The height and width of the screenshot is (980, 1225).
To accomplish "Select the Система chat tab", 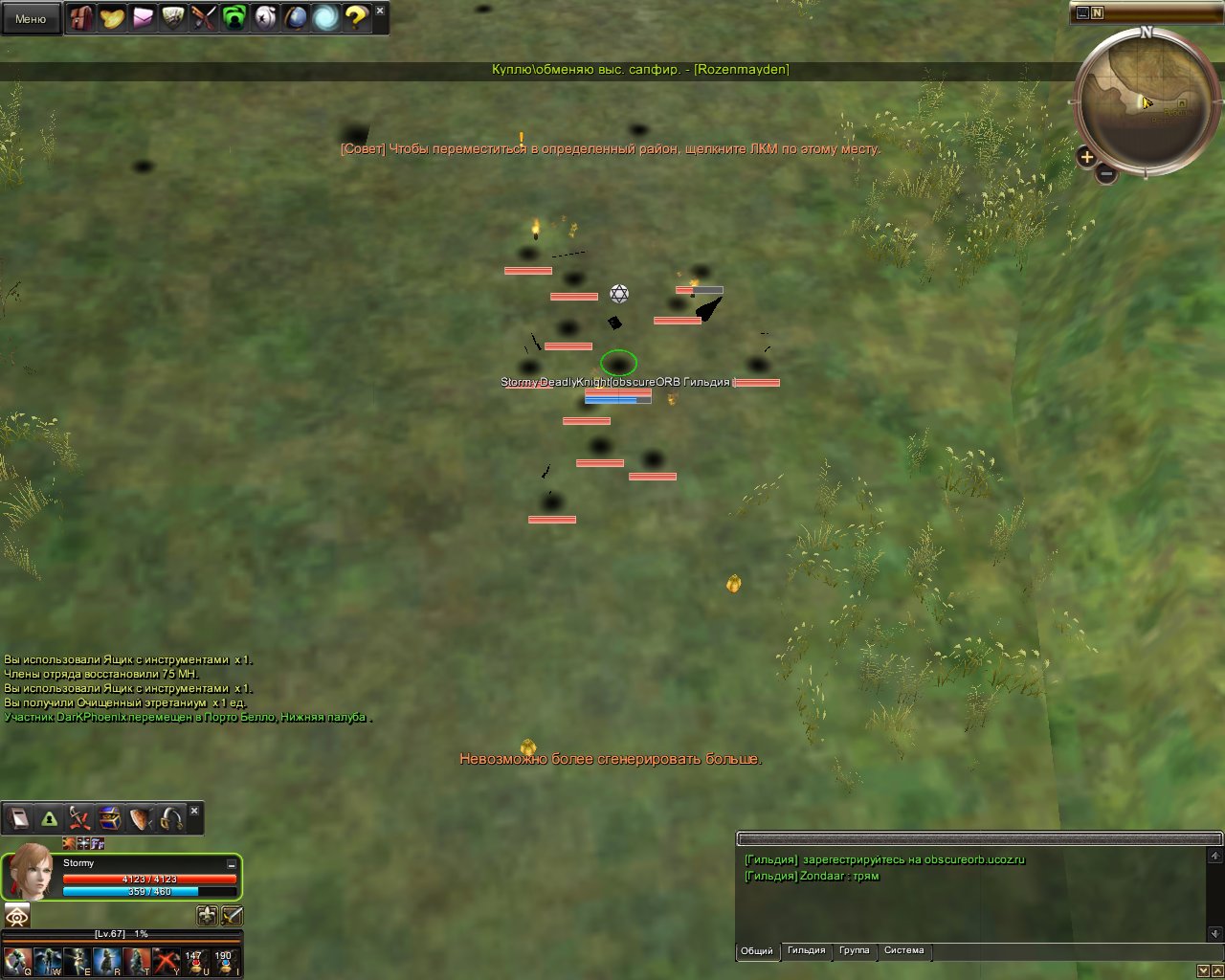I will tap(903, 951).
